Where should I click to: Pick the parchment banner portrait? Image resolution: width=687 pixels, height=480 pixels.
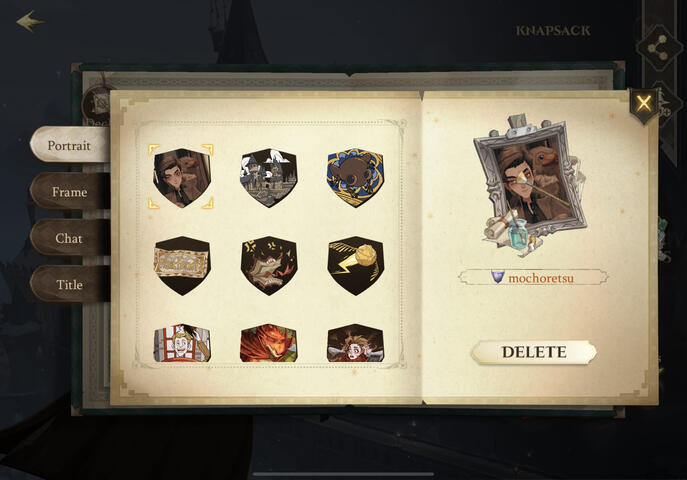coord(182,264)
